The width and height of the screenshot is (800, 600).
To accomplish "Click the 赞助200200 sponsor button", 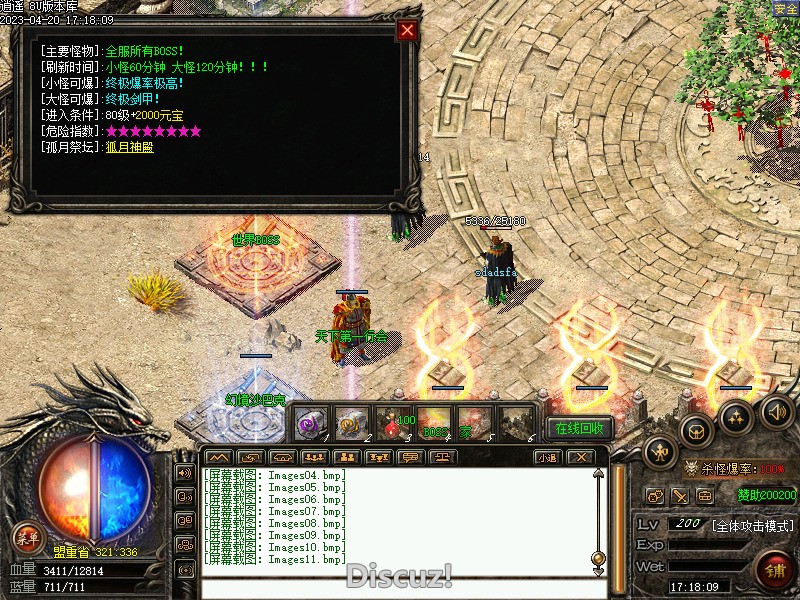I will point(767,494).
